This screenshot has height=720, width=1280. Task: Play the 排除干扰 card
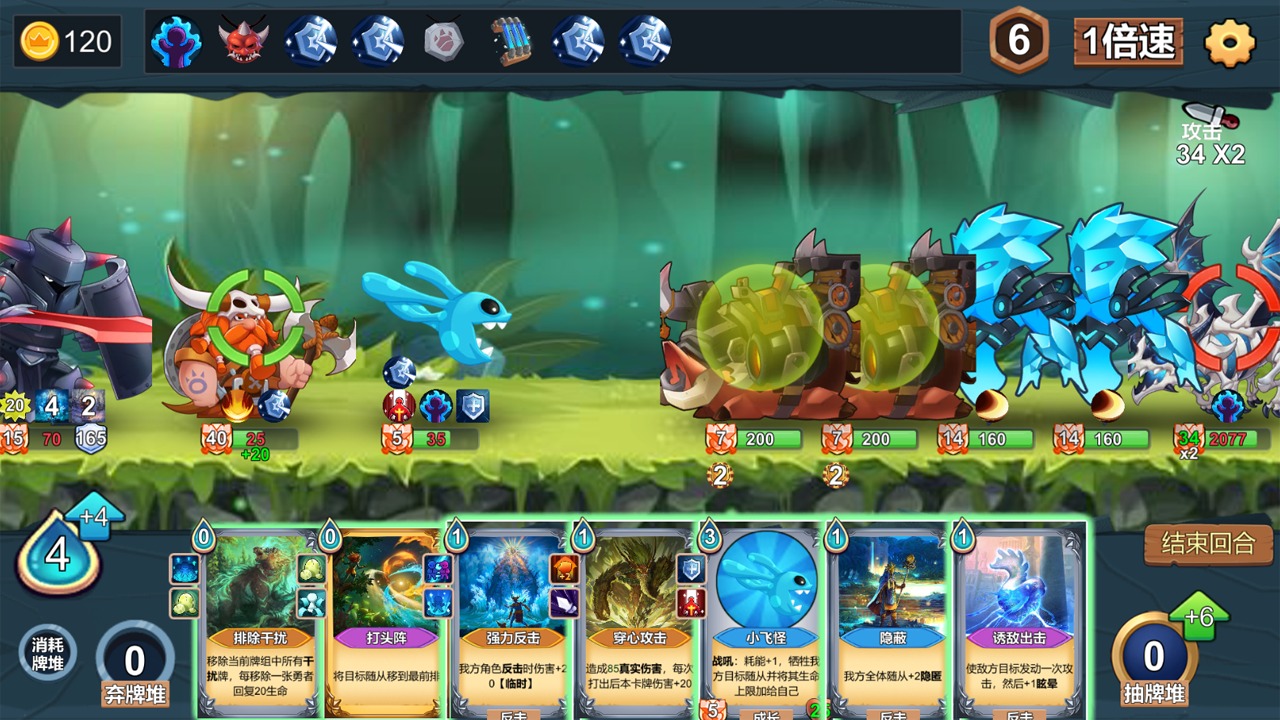(x=261, y=620)
